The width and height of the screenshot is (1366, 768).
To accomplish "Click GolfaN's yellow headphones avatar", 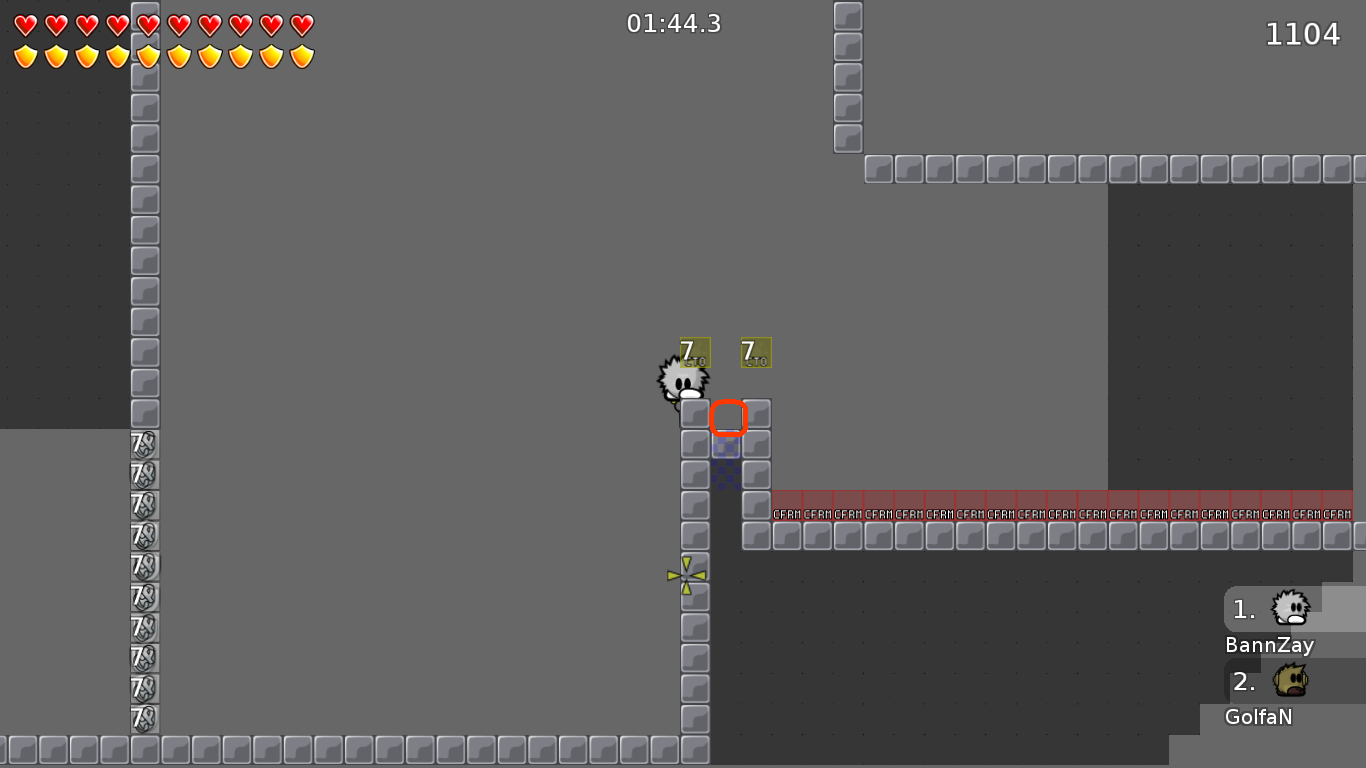I will [1288, 681].
